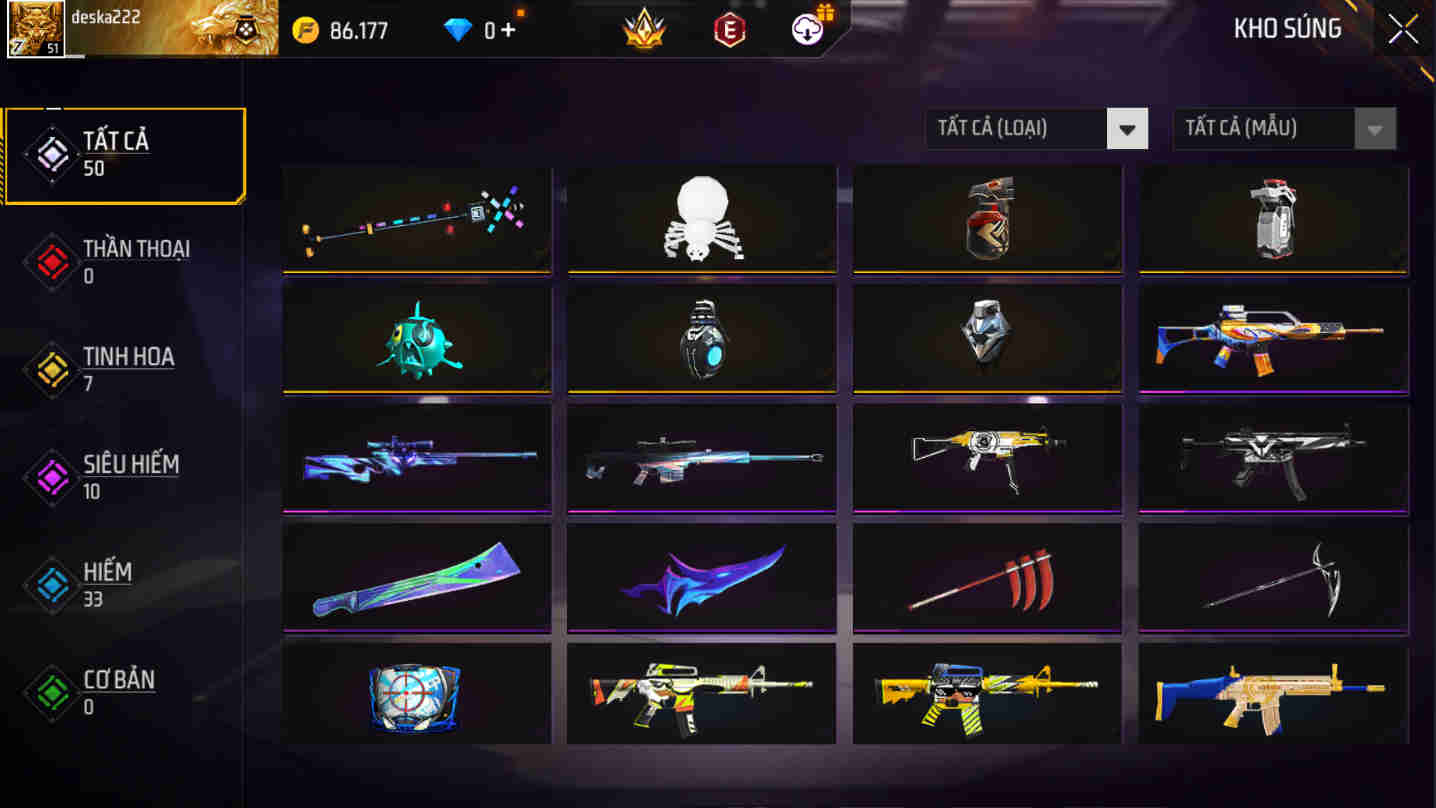The image size is (1436, 808).
Task: Click the red diamond icon beside THẦN THOẠI
Action: 51,262
